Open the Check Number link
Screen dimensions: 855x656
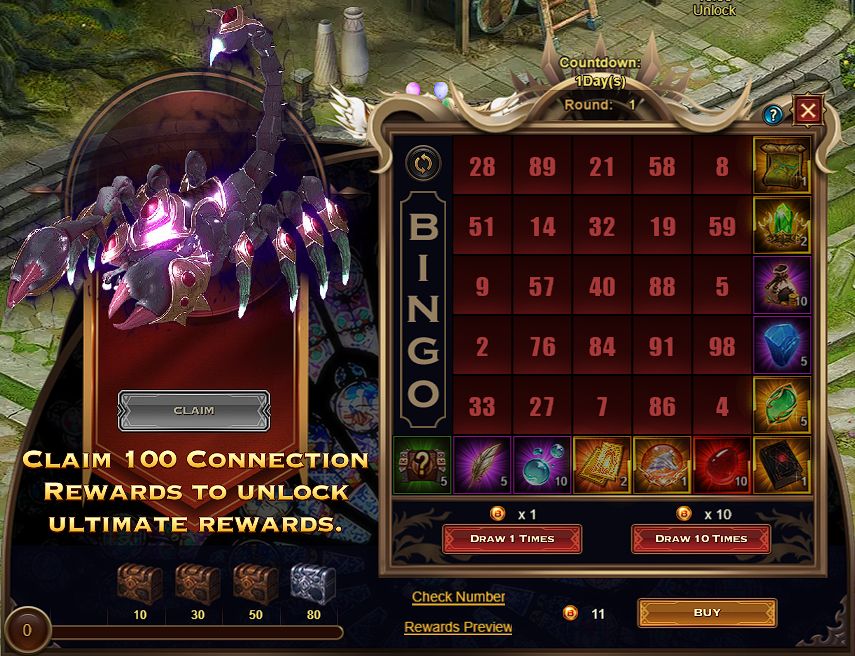pos(458,597)
